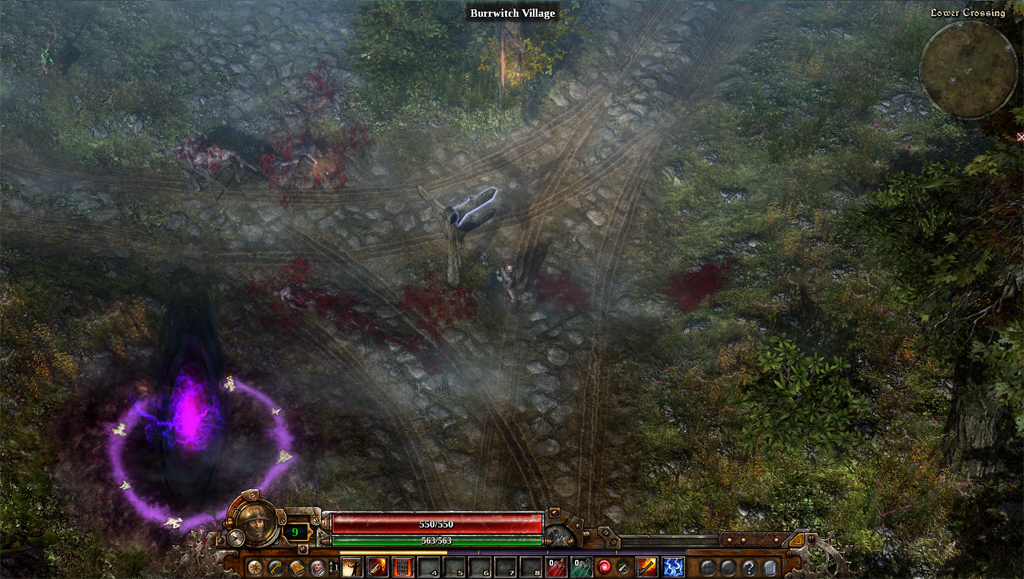Viewport: 1024px width, 579px height.
Task: Click the circular minimap
Action: 968,70
